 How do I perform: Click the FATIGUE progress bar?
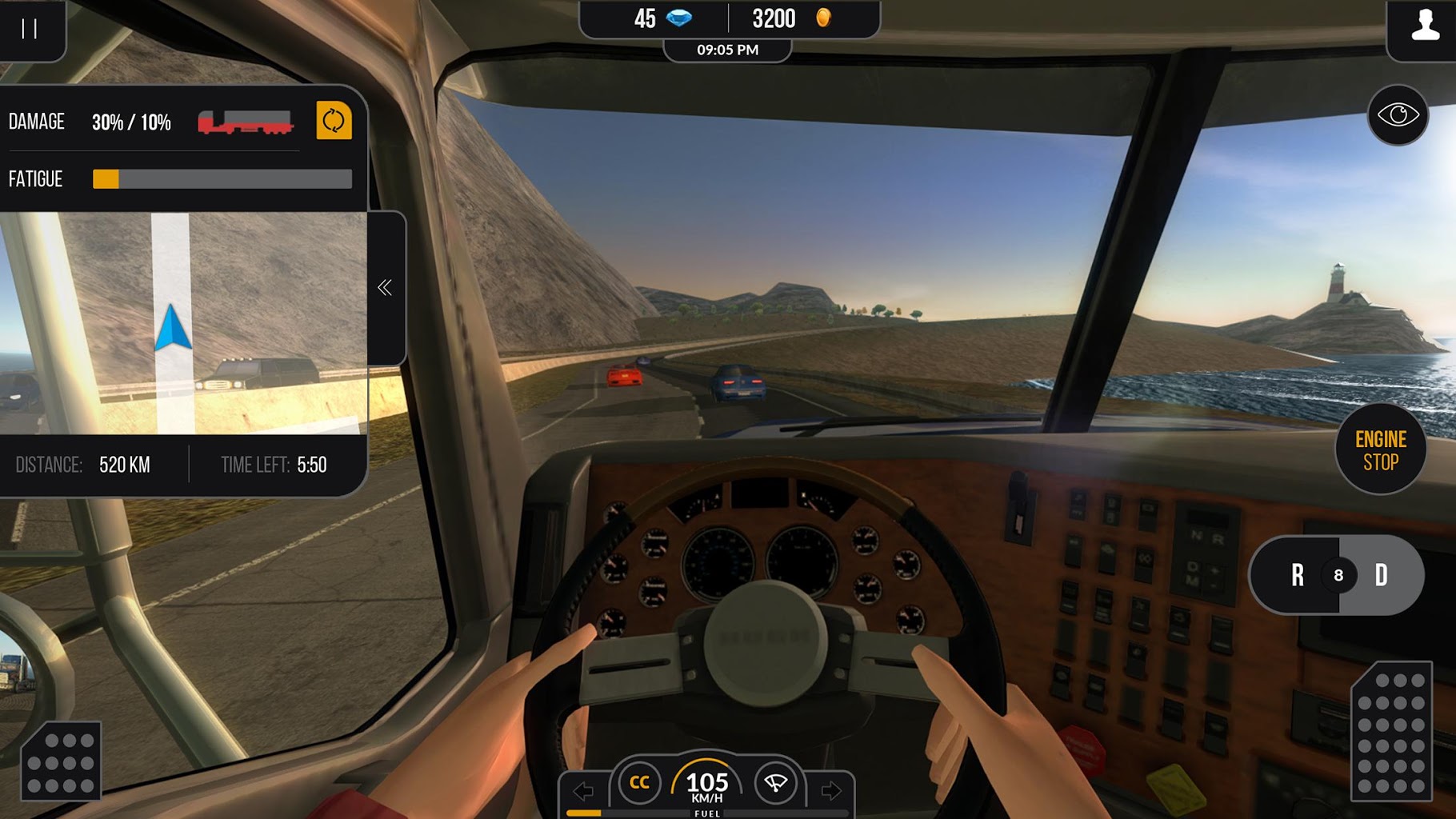coord(222,178)
